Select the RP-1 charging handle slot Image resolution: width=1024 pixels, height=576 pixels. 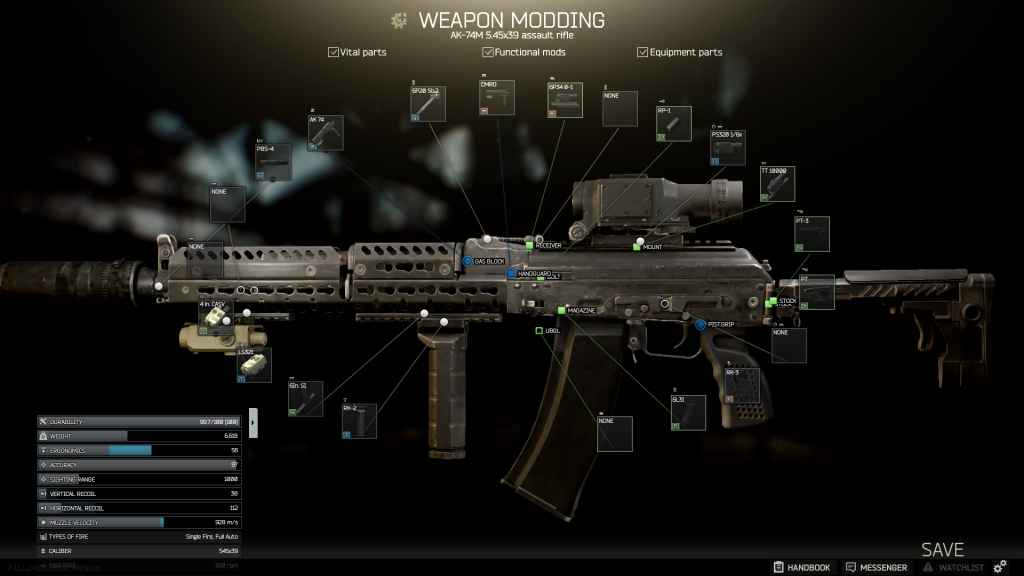(673, 123)
